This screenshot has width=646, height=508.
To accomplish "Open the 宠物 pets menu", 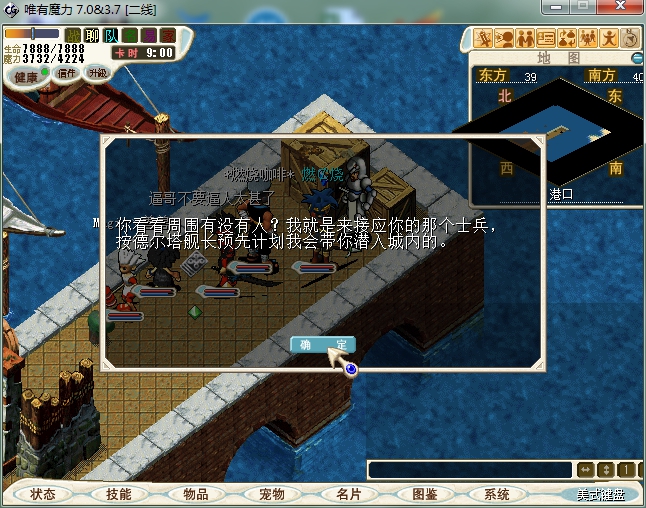I will (x=272, y=495).
